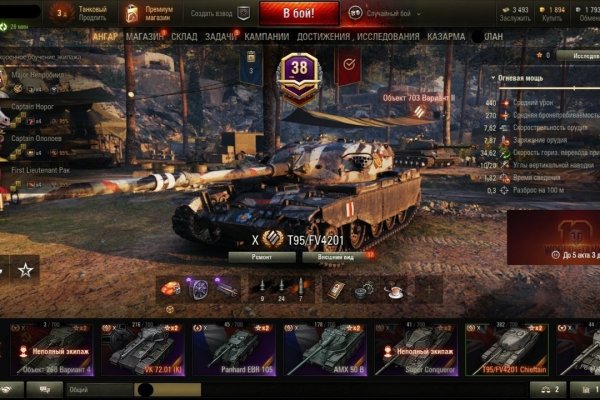This screenshot has width=600, height=400.
Task: Open the level 38 battle pass badge
Action: tap(299, 72)
